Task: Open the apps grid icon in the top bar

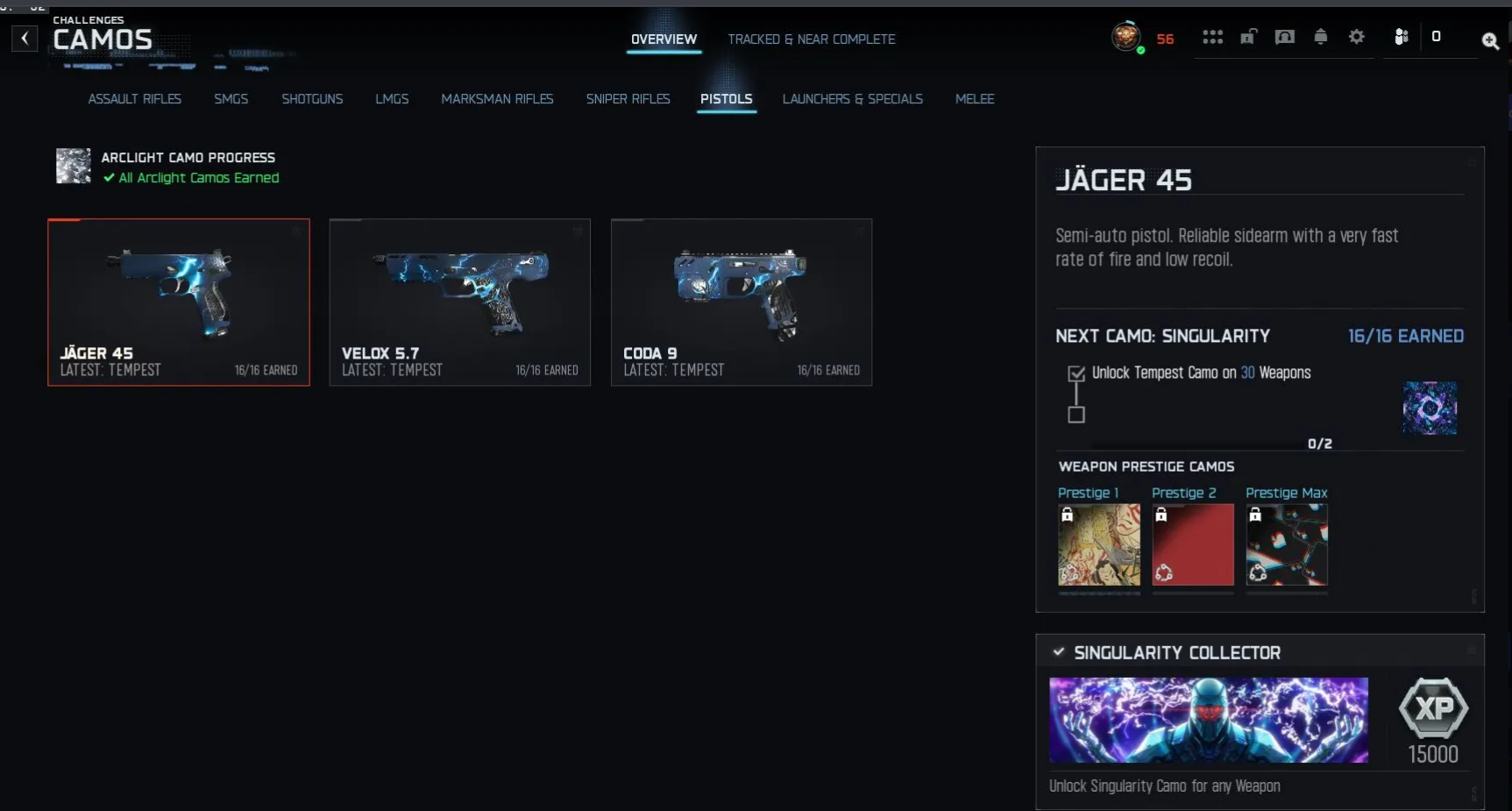Action: tap(1212, 37)
